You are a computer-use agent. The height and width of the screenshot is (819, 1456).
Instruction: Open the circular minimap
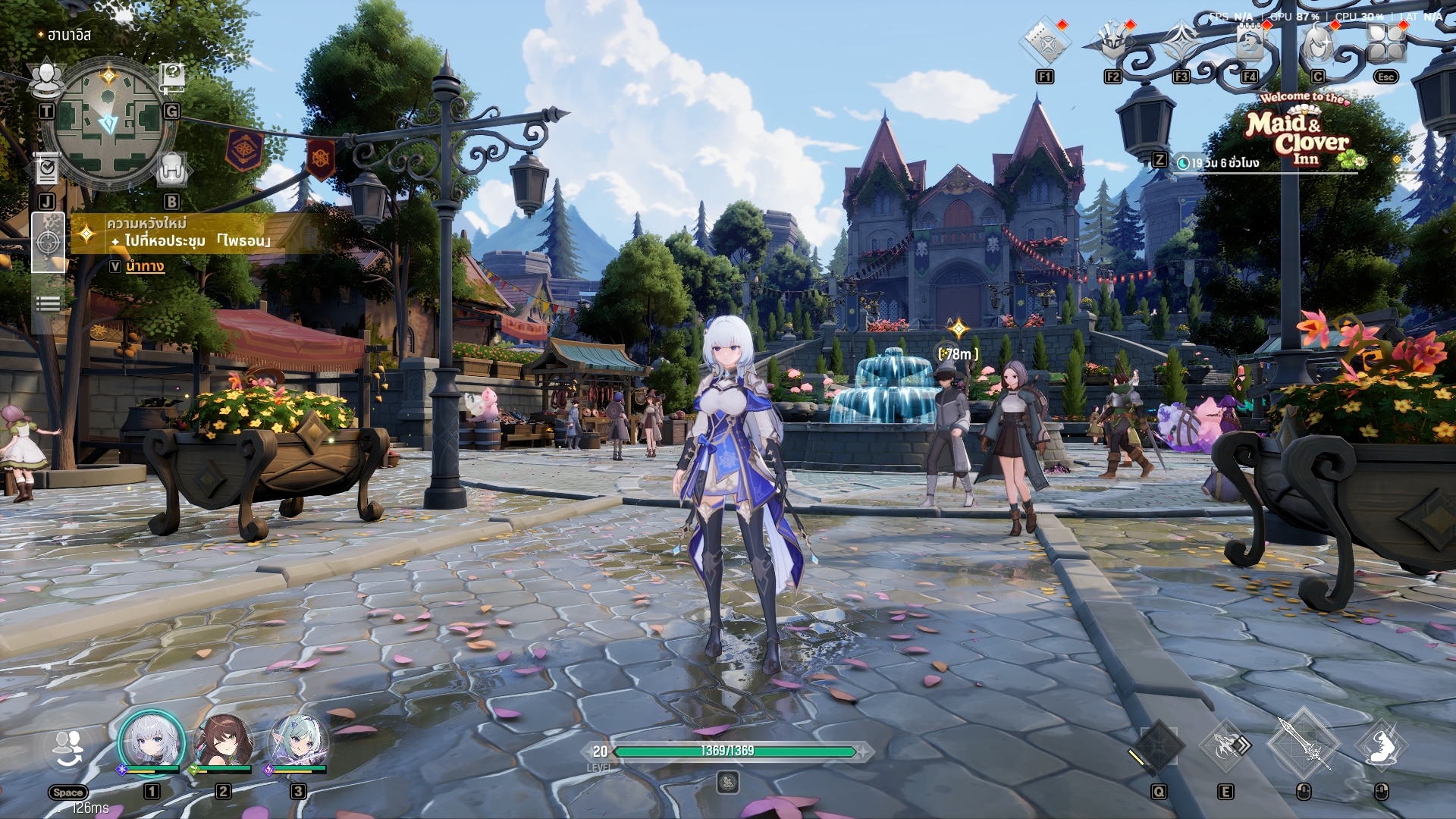[x=108, y=118]
